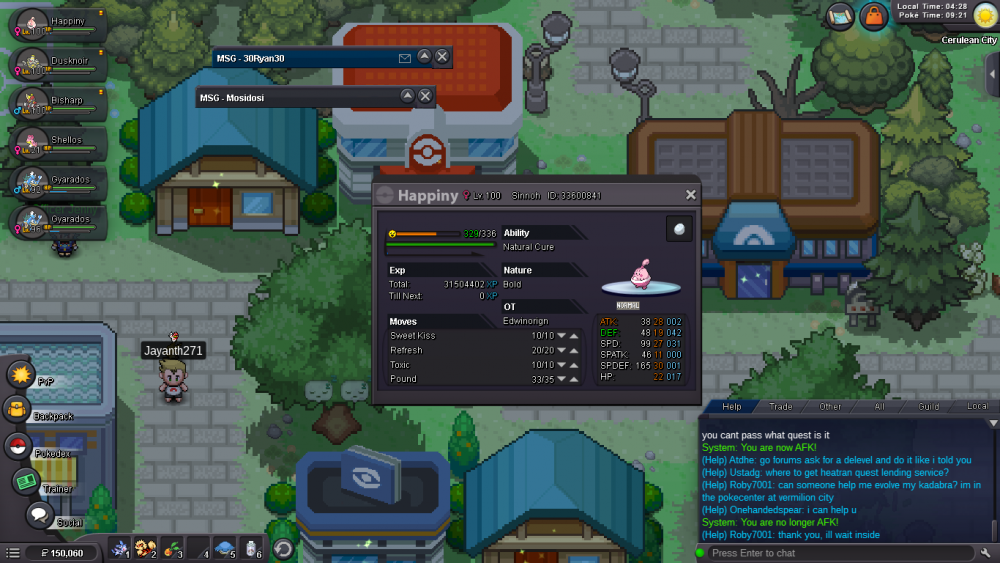Close the MSG - 30Ryan30 message window
The height and width of the screenshot is (563, 1000).
point(442,57)
